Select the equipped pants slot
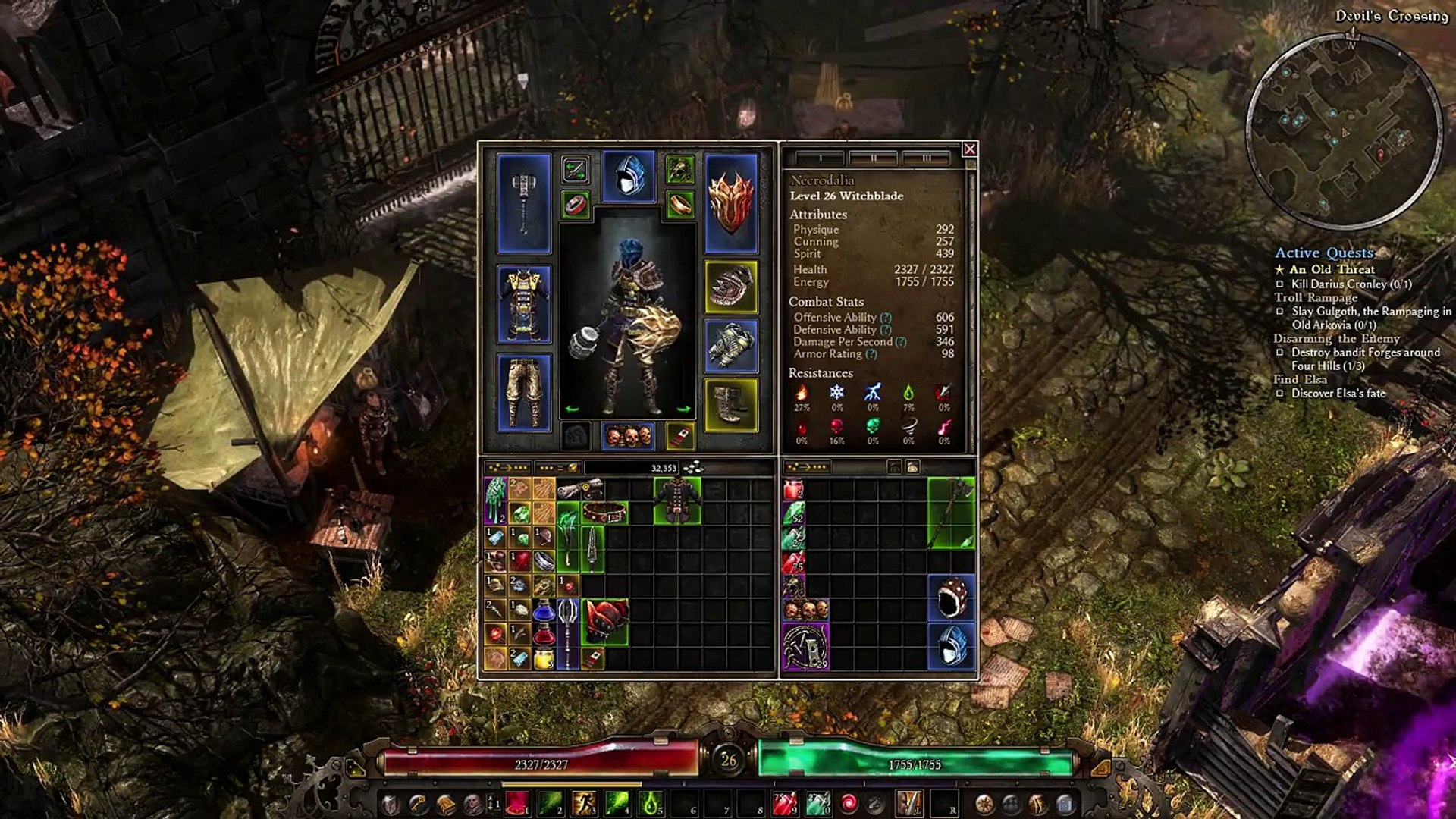1456x819 pixels. click(x=524, y=392)
